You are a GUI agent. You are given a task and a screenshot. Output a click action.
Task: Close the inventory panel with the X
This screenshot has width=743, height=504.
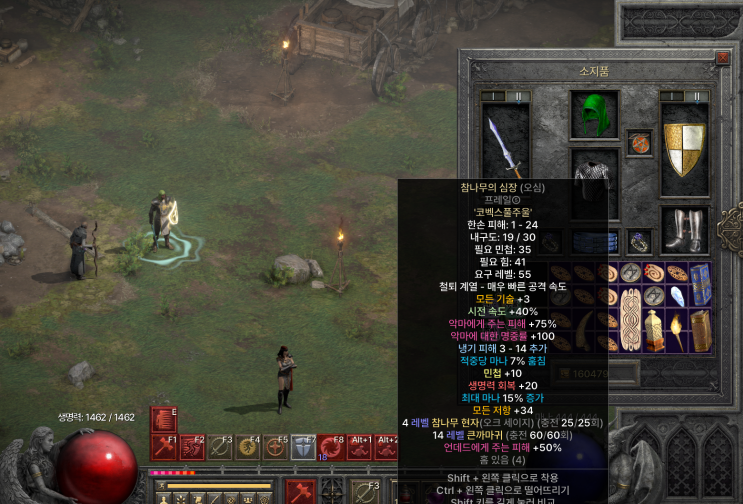722,59
